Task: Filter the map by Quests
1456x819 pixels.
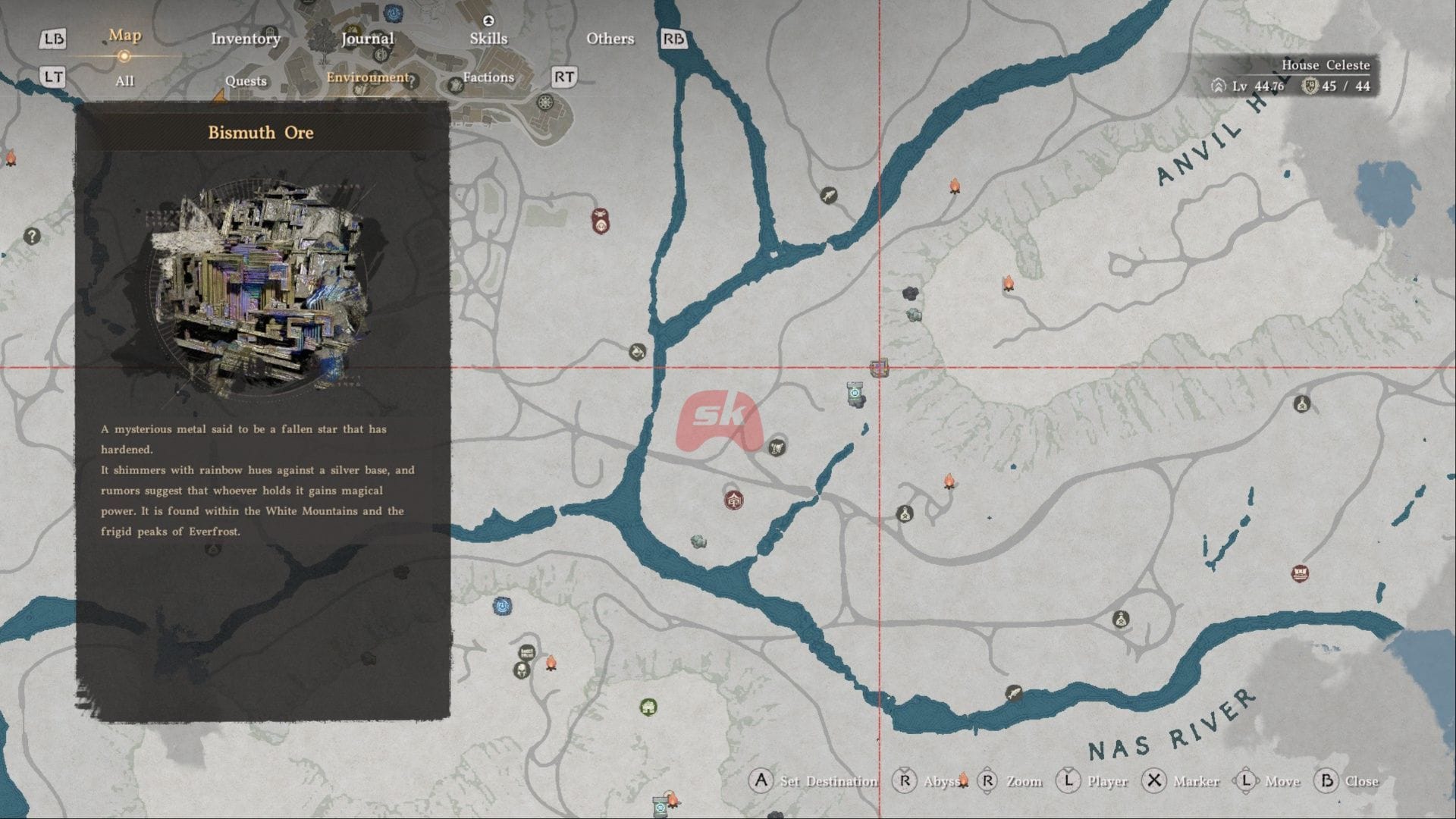Action: point(246,81)
